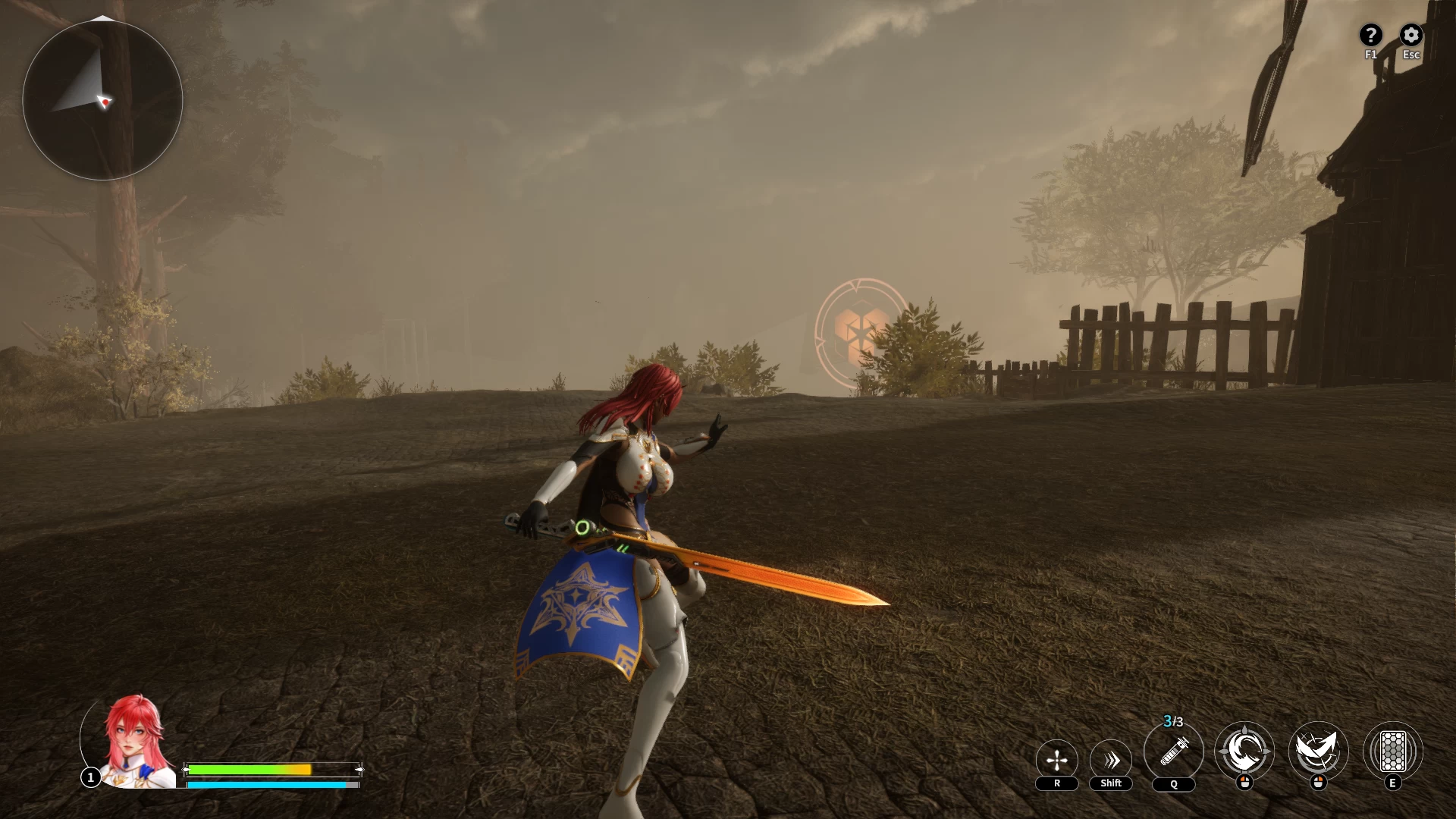The width and height of the screenshot is (1456, 819).
Task: Trigger the triple-chevron dash ability
Action: pyautogui.click(x=1111, y=760)
